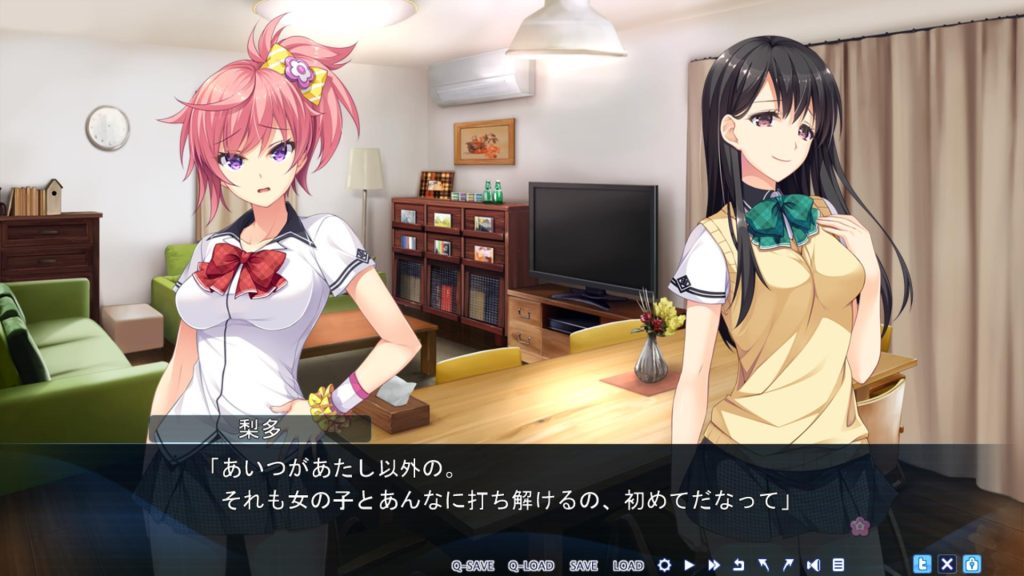Open the SAVE menu
The image size is (1024, 576).
tap(583, 565)
